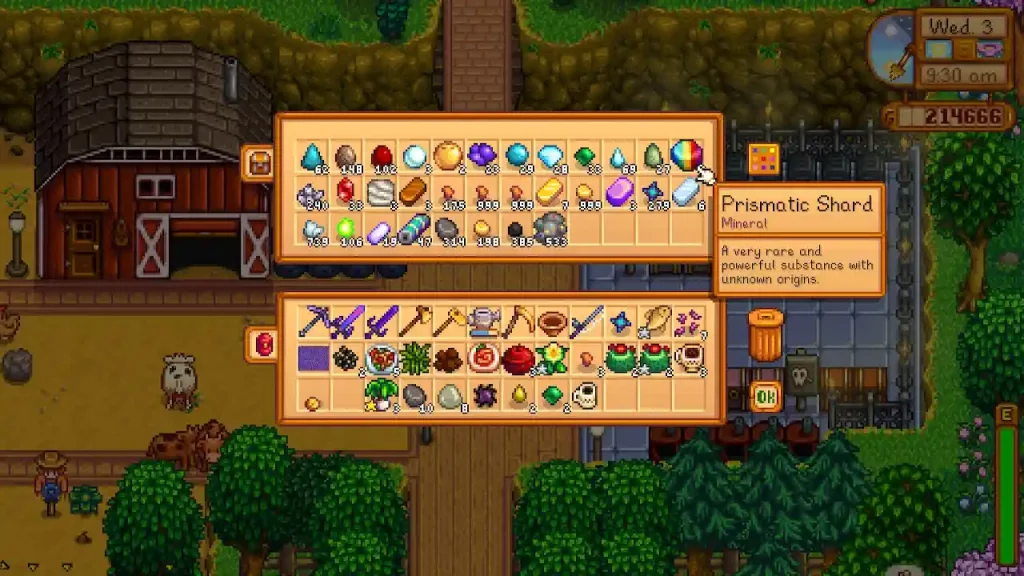Confirm with the green OK button
The height and width of the screenshot is (576, 1024).
(x=766, y=397)
